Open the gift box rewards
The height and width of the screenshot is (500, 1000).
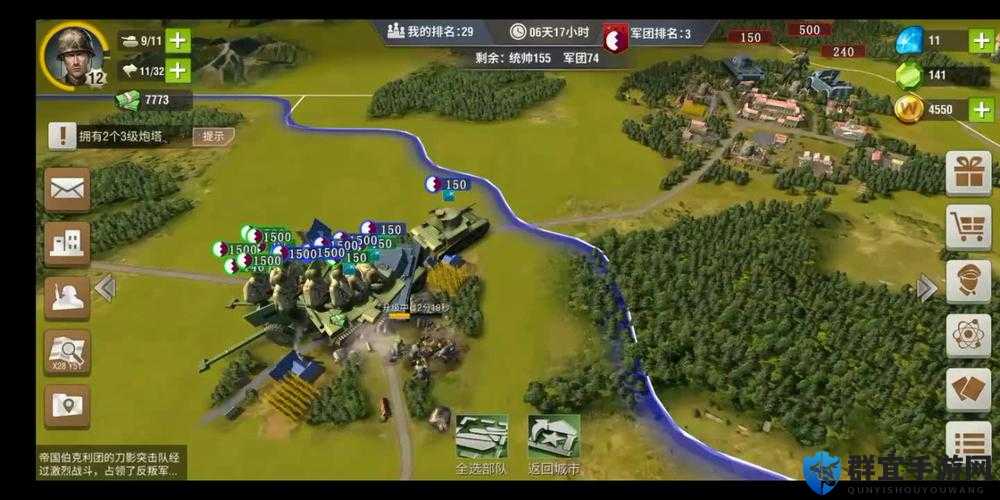click(968, 173)
